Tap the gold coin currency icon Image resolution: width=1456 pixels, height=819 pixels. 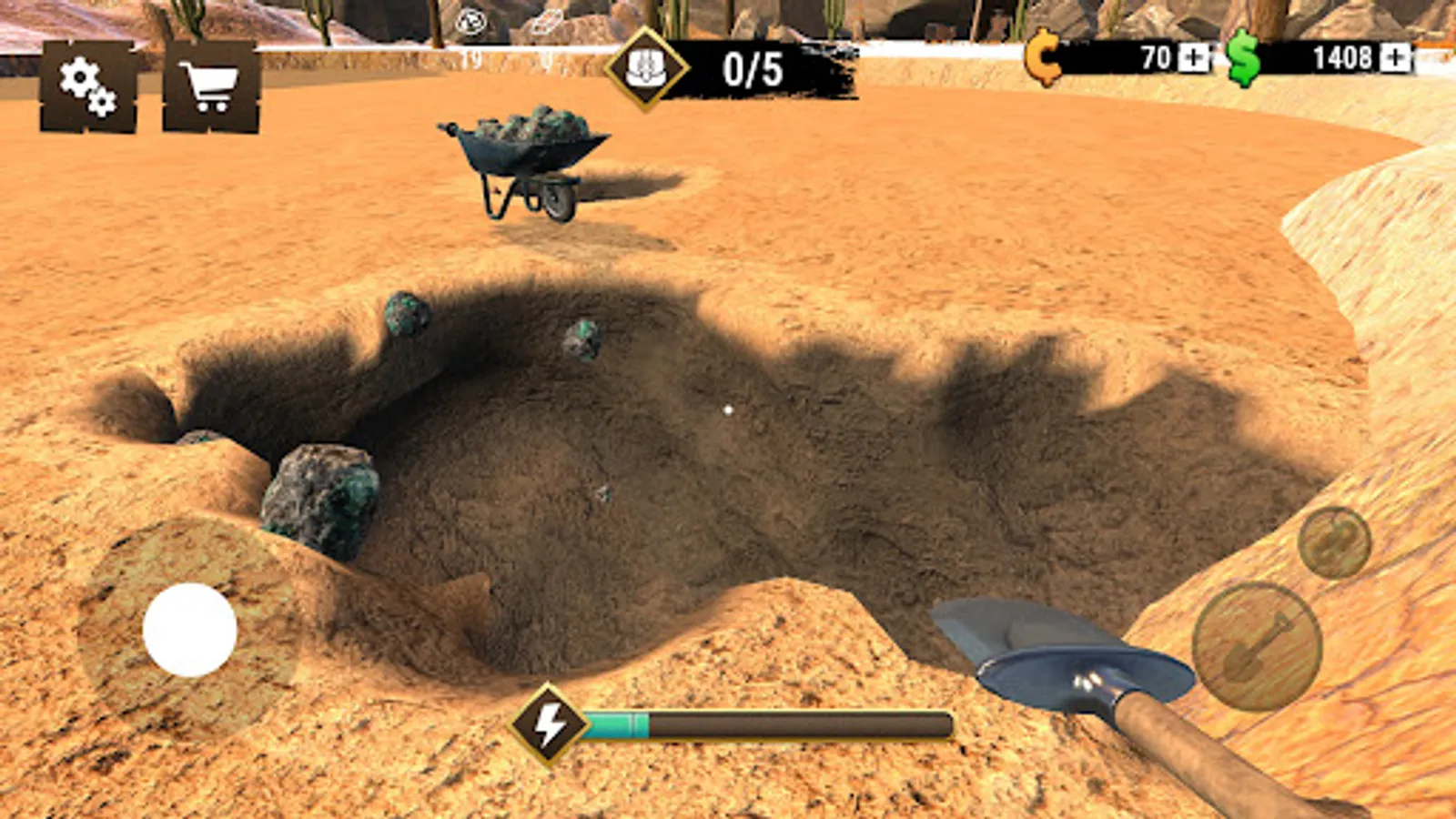point(1045,57)
